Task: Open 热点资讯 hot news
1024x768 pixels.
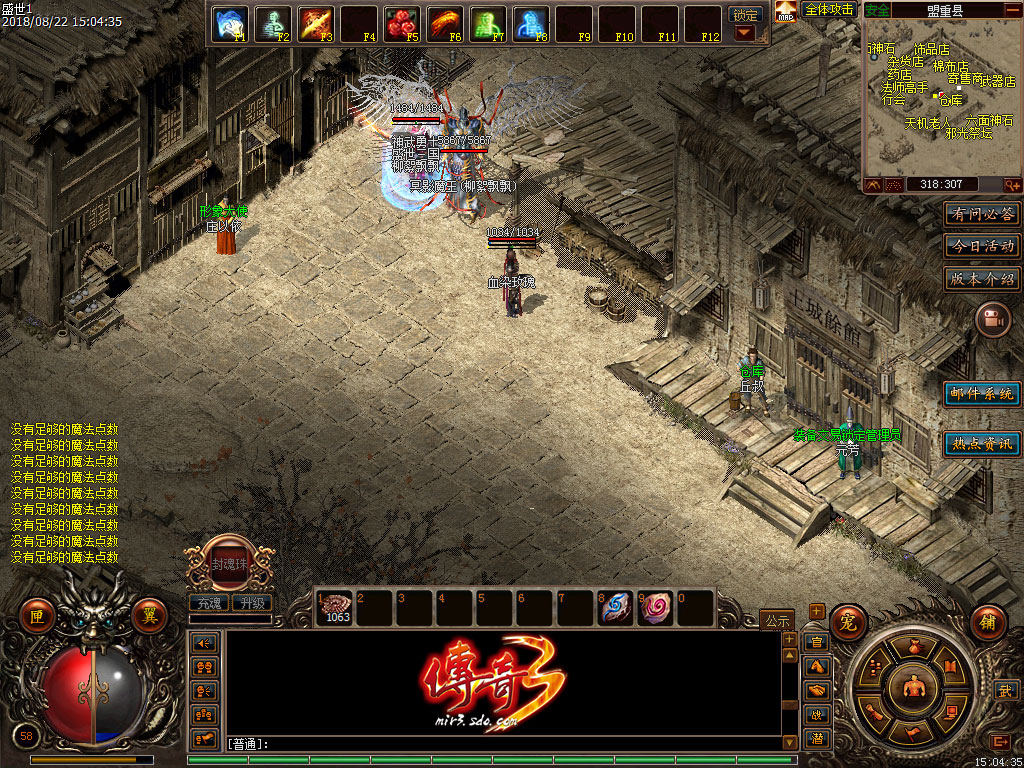Action: click(983, 443)
